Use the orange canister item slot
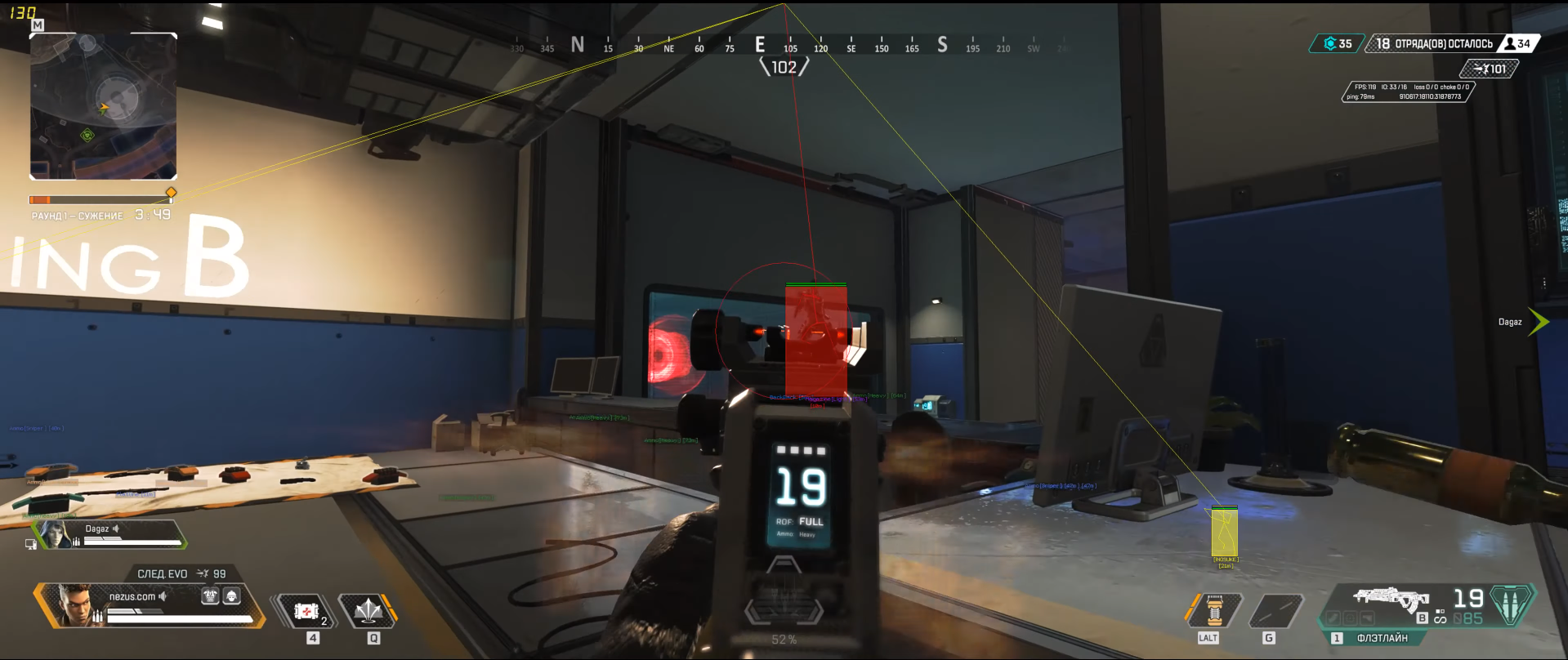Screen dimensions: 1568x660 point(1214,611)
